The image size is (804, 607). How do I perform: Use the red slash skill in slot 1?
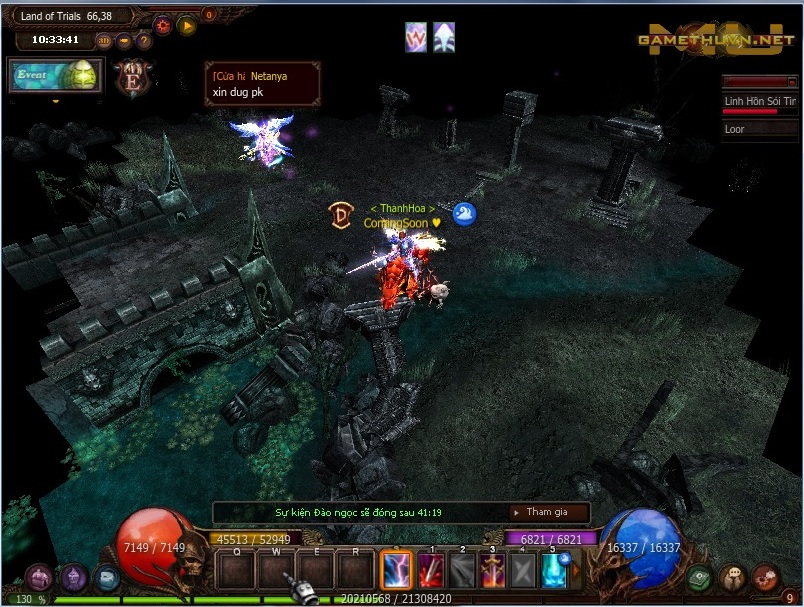pyautogui.click(x=432, y=571)
